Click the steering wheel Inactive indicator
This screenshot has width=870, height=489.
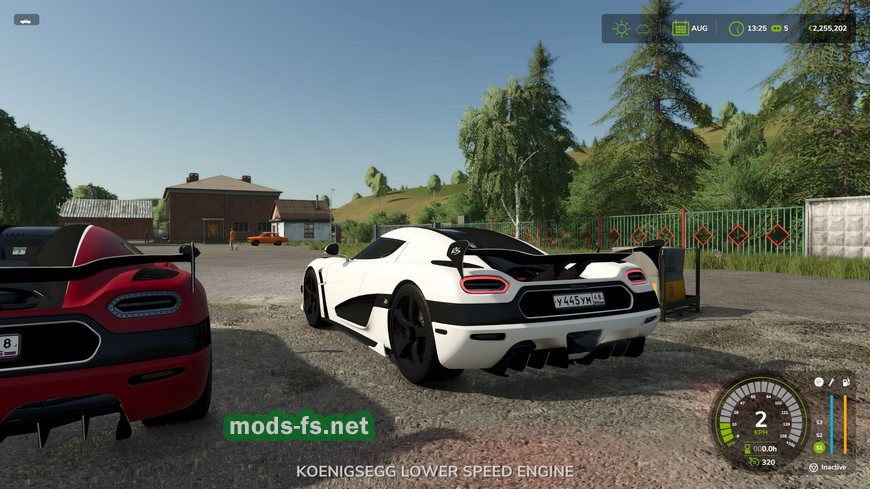(813, 467)
